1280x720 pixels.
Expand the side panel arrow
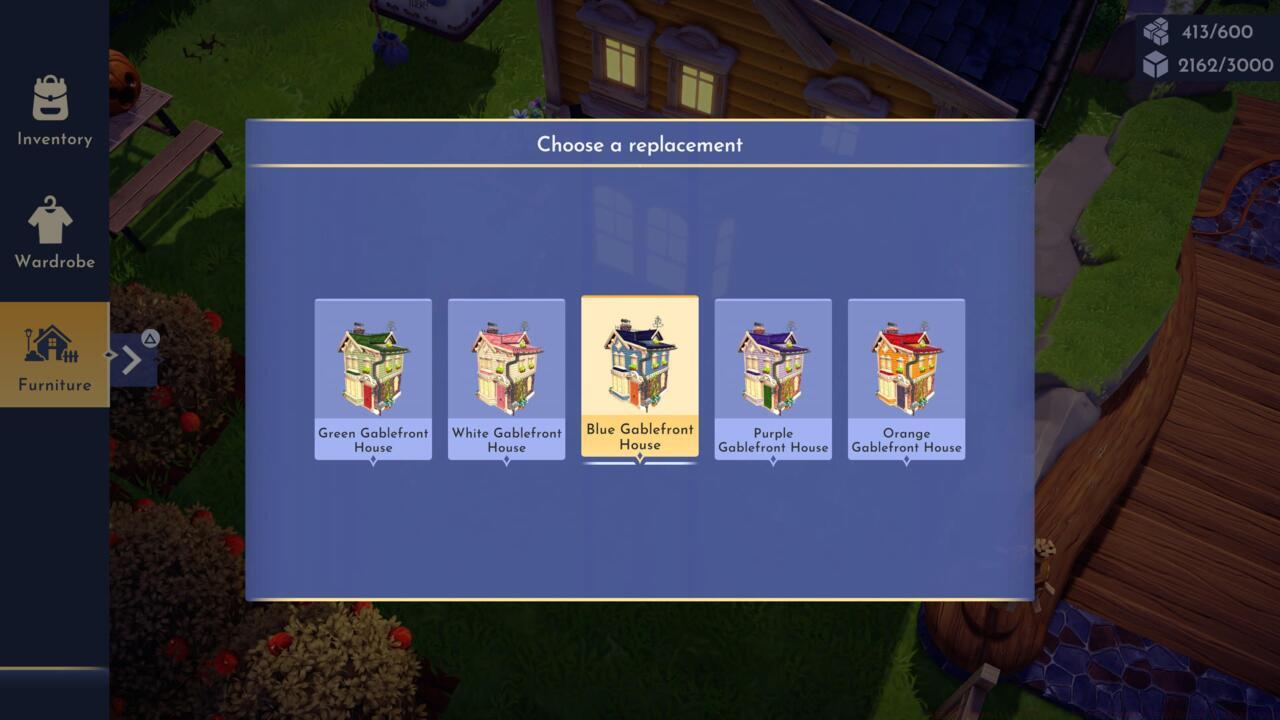click(x=133, y=359)
